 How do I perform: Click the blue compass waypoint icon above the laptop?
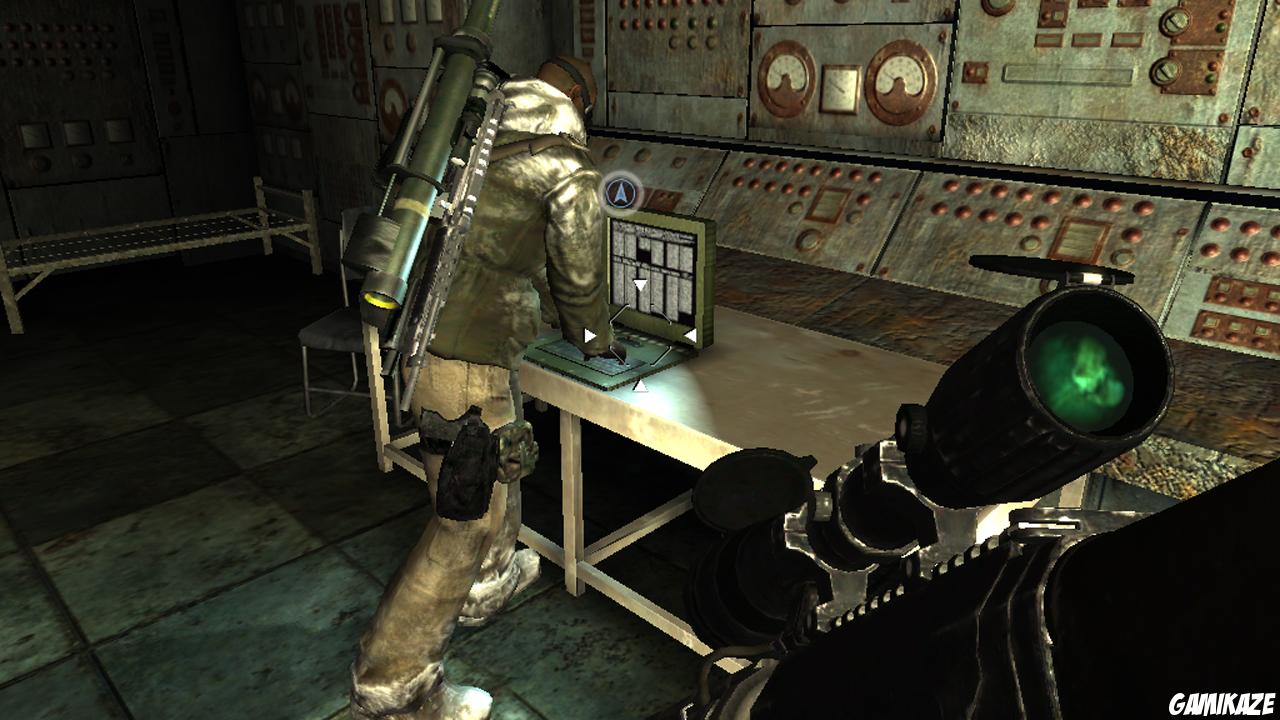[622, 194]
